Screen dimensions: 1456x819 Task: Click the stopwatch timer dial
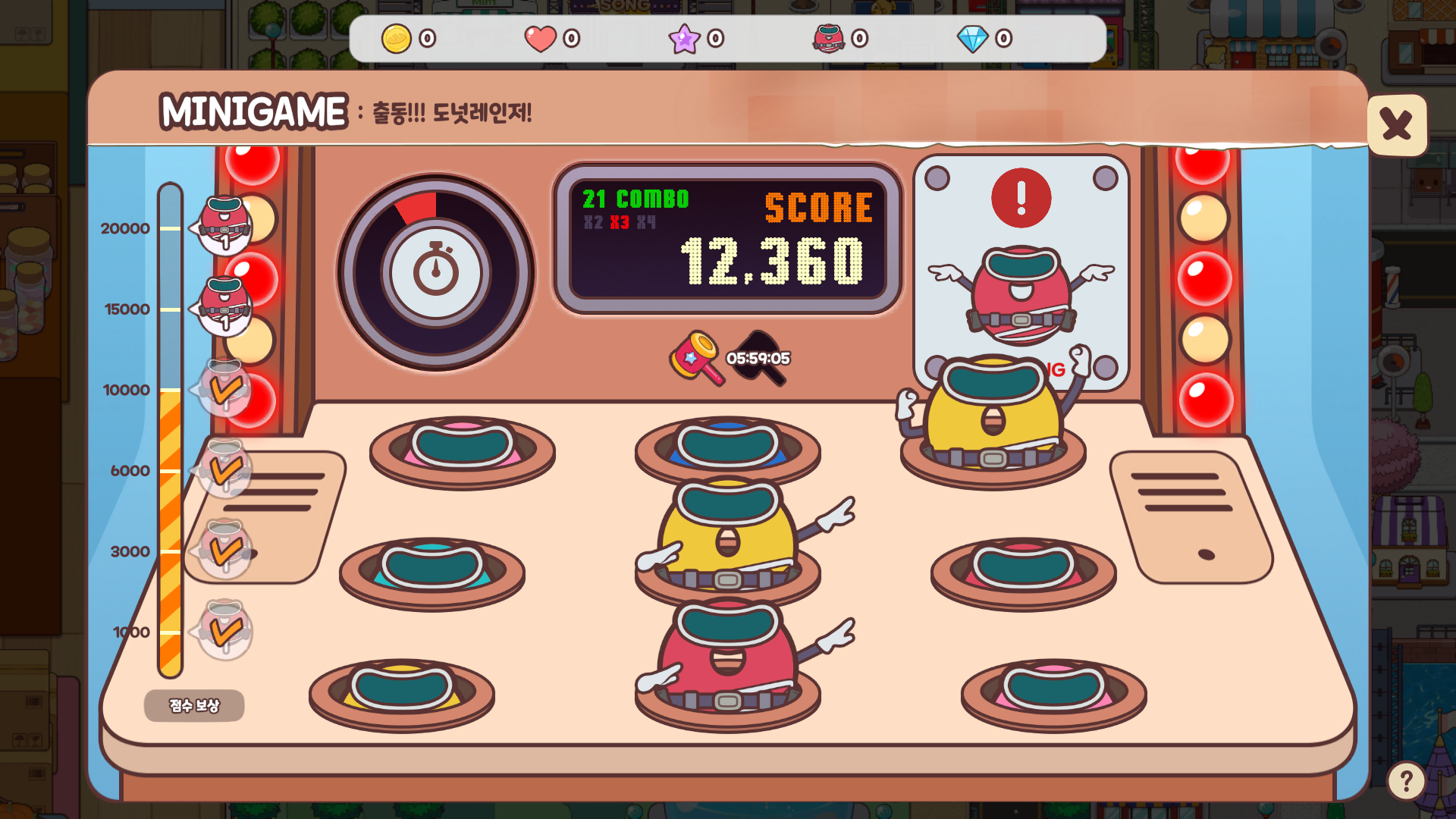coord(435,270)
